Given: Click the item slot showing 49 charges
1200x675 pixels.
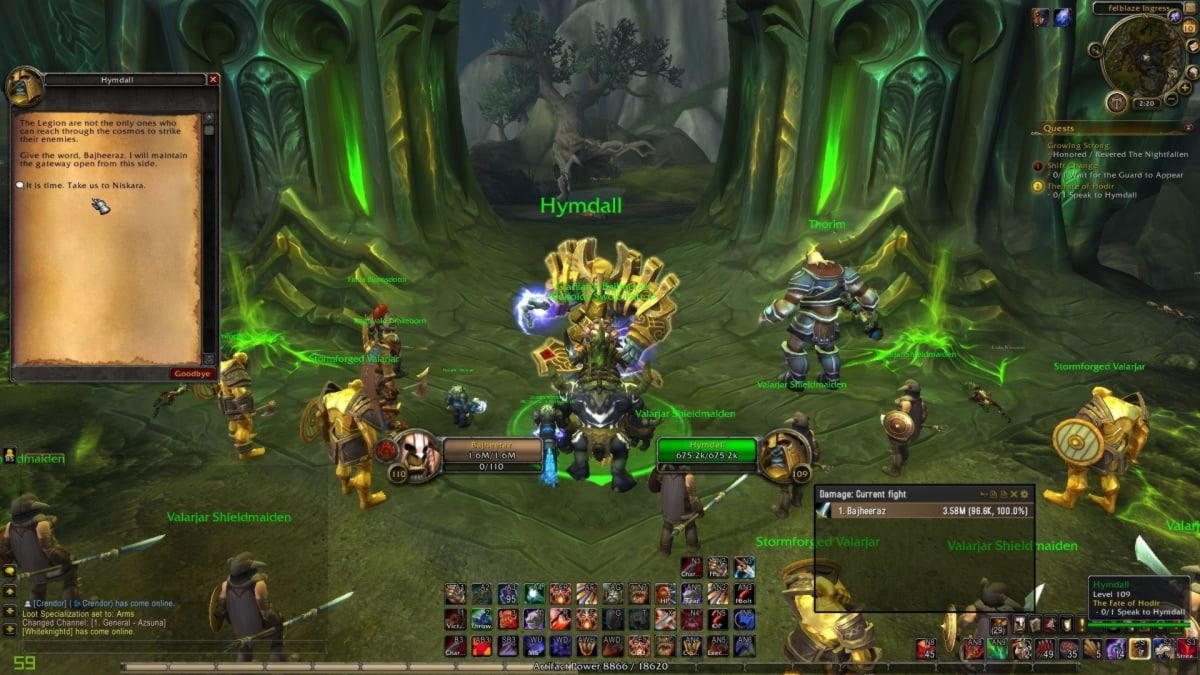Looking at the screenshot, I should coord(1044,649).
